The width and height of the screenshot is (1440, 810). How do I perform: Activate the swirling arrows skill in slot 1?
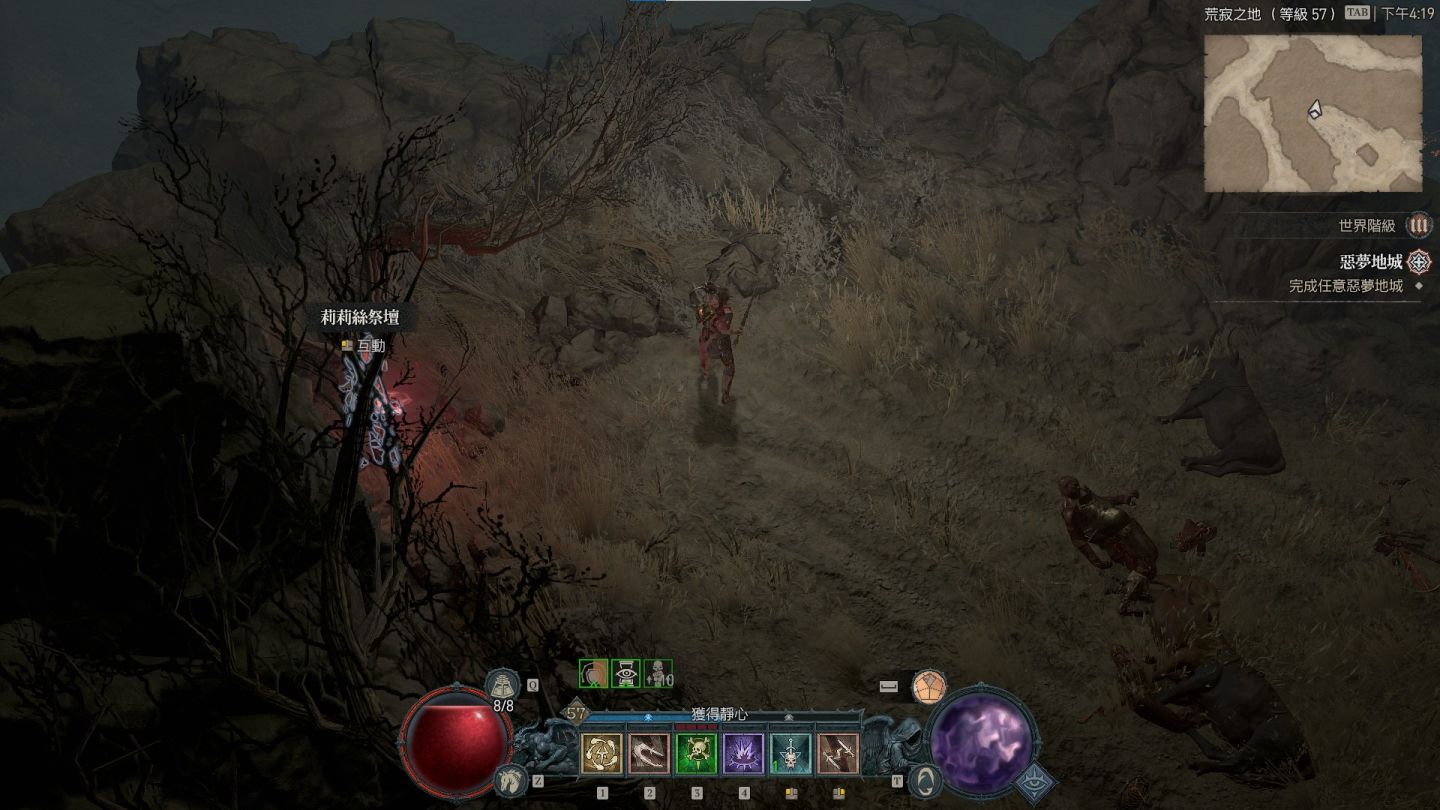pyautogui.click(x=601, y=754)
